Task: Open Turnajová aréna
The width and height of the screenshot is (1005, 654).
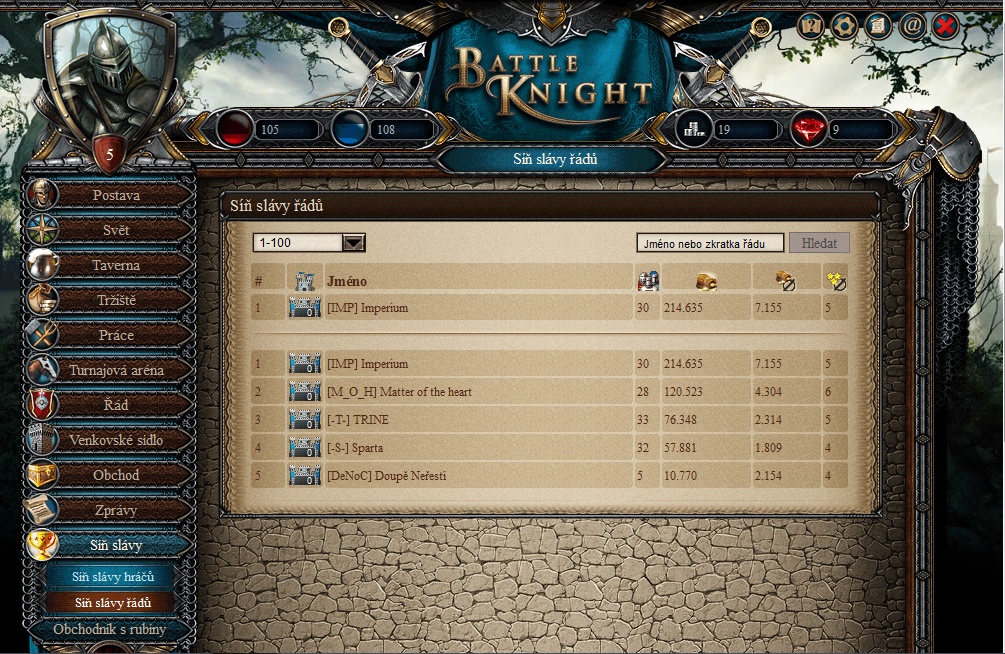Action: (116, 370)
